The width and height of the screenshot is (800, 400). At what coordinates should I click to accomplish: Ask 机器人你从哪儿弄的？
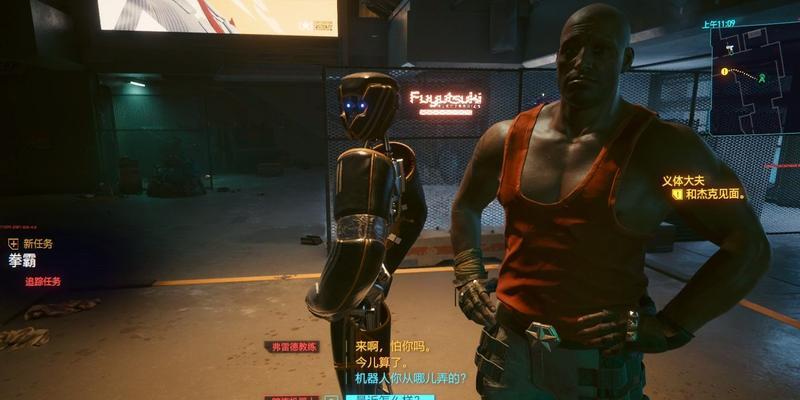[x=411, y=378]
